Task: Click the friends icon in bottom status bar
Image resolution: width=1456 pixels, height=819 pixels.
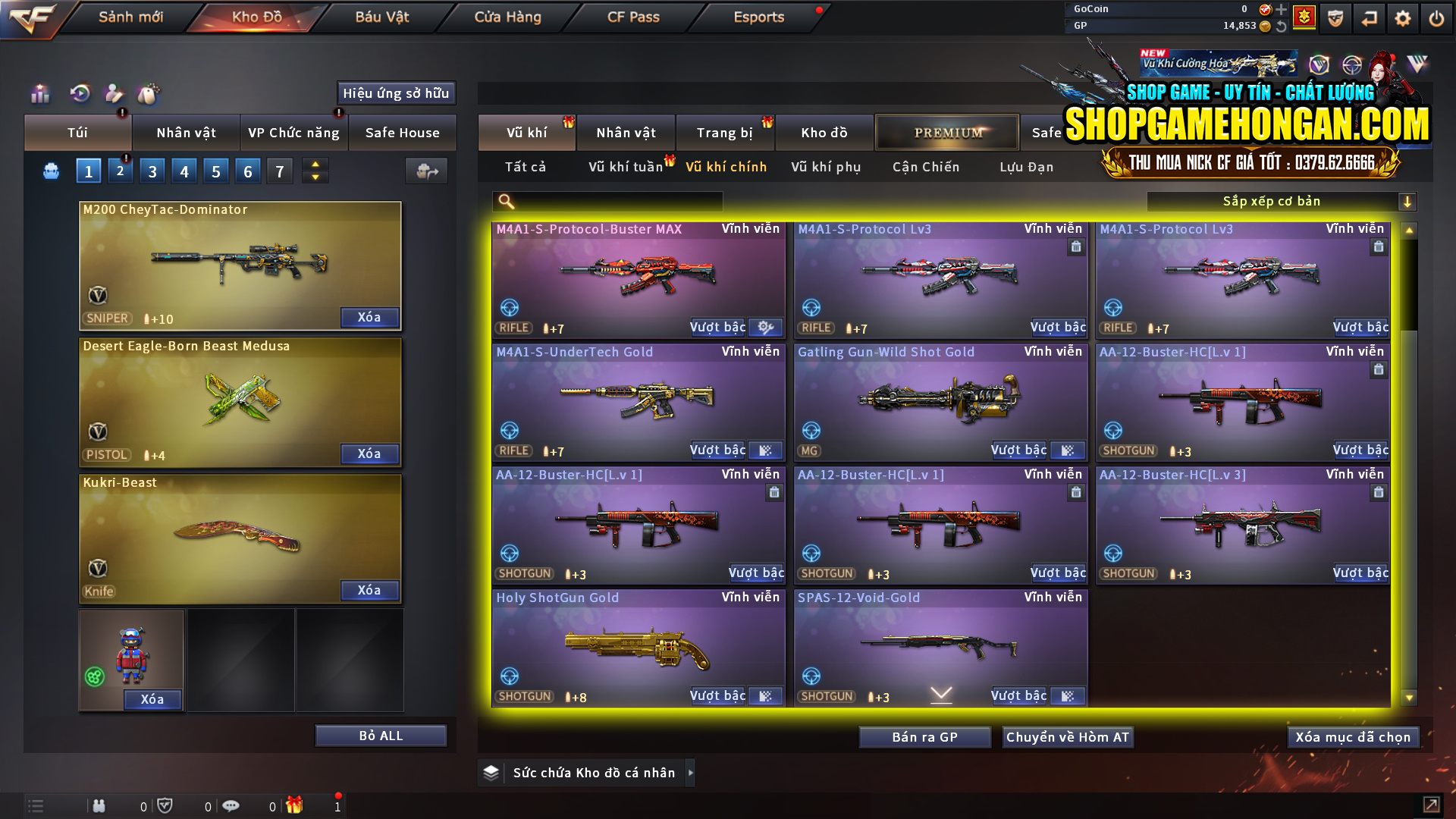Action: click(99, 806)
